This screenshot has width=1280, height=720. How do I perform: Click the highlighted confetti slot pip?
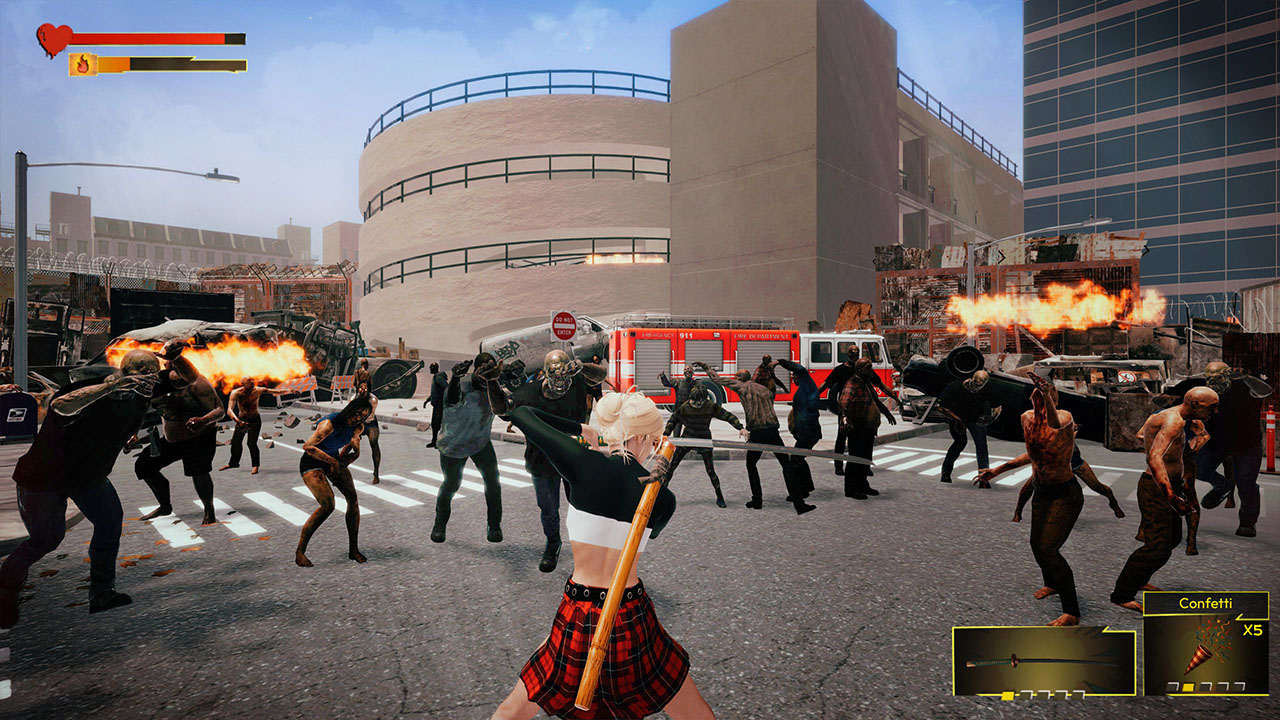pos(1188,688)
